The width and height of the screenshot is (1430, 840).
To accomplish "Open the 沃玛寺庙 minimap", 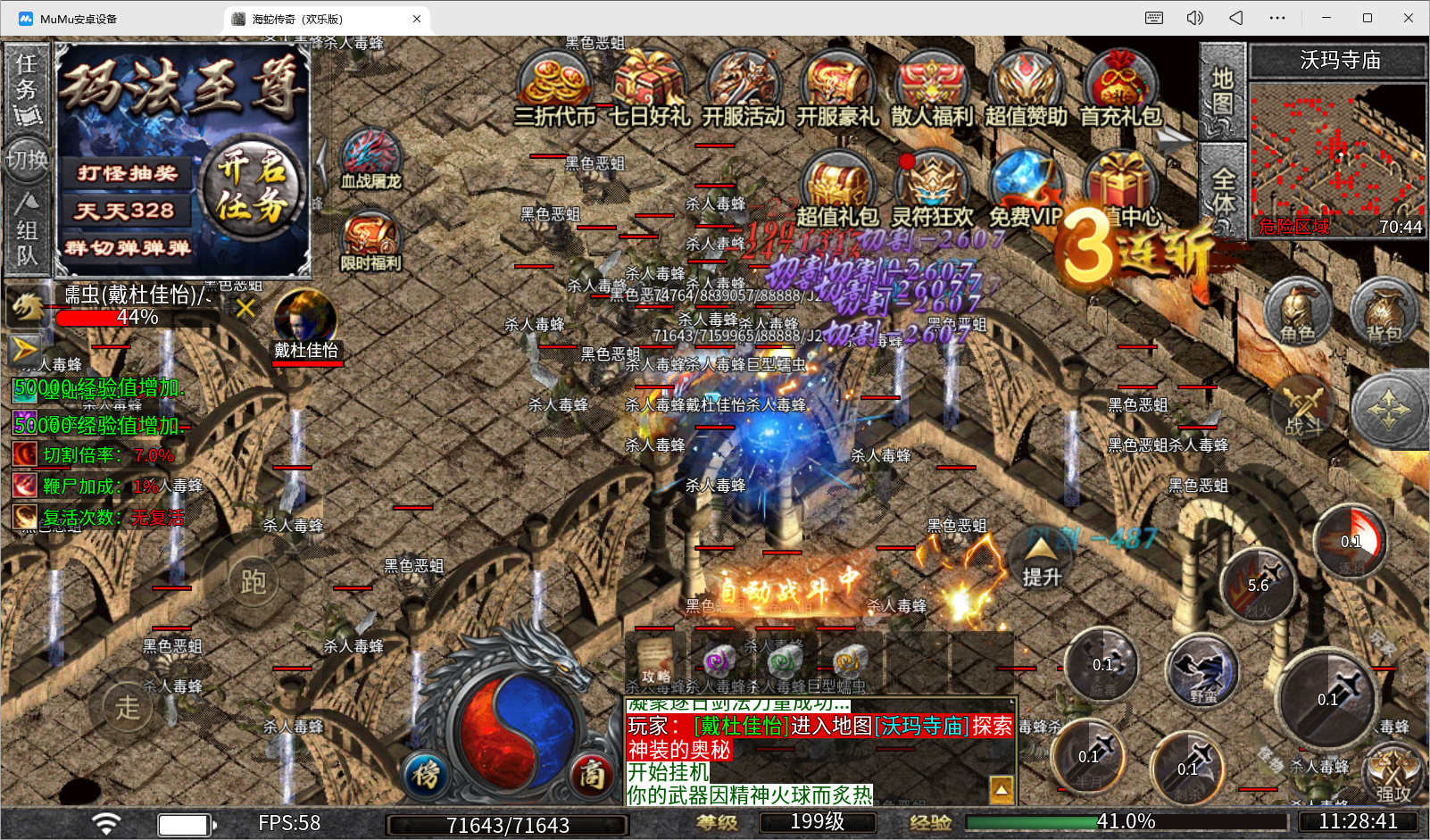I will tap(1336, 159).
